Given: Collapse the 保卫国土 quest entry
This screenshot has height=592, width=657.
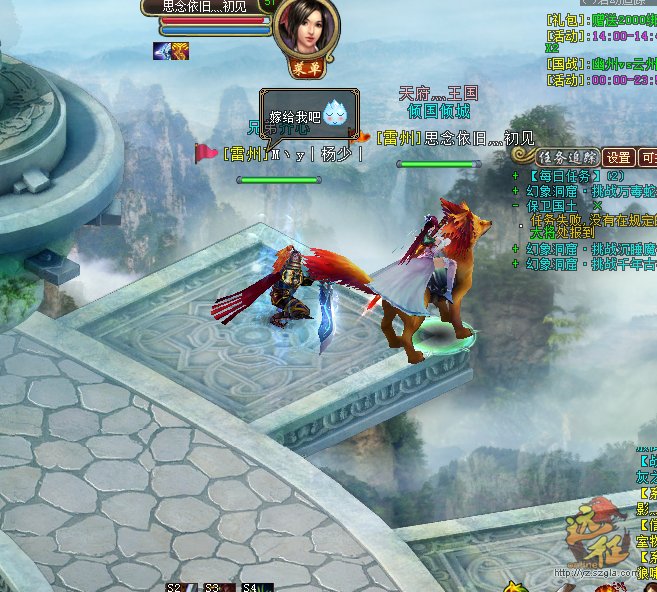Looking at the screenshot, I should point(515,205).
